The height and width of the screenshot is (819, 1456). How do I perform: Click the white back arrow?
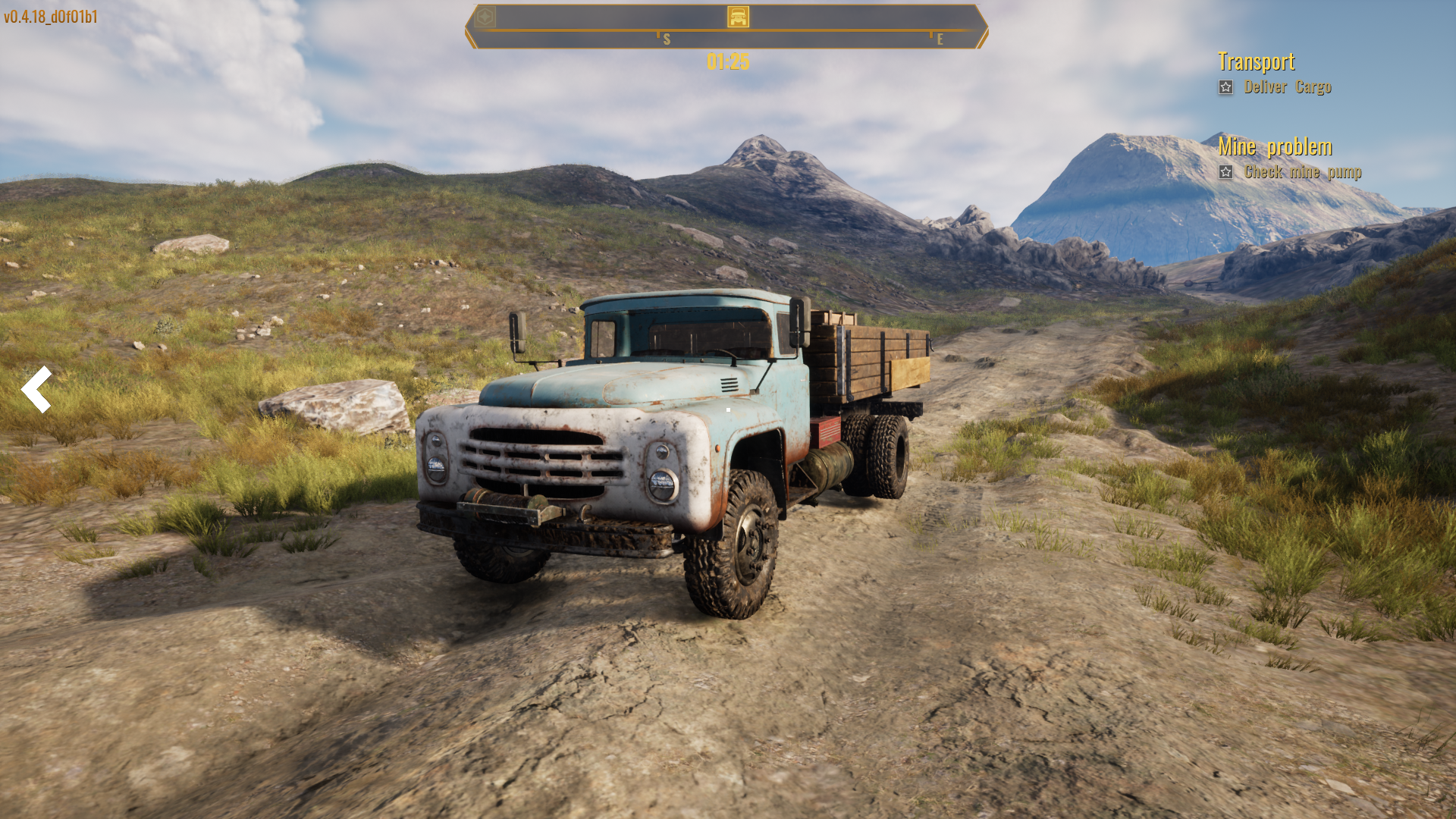36,389
